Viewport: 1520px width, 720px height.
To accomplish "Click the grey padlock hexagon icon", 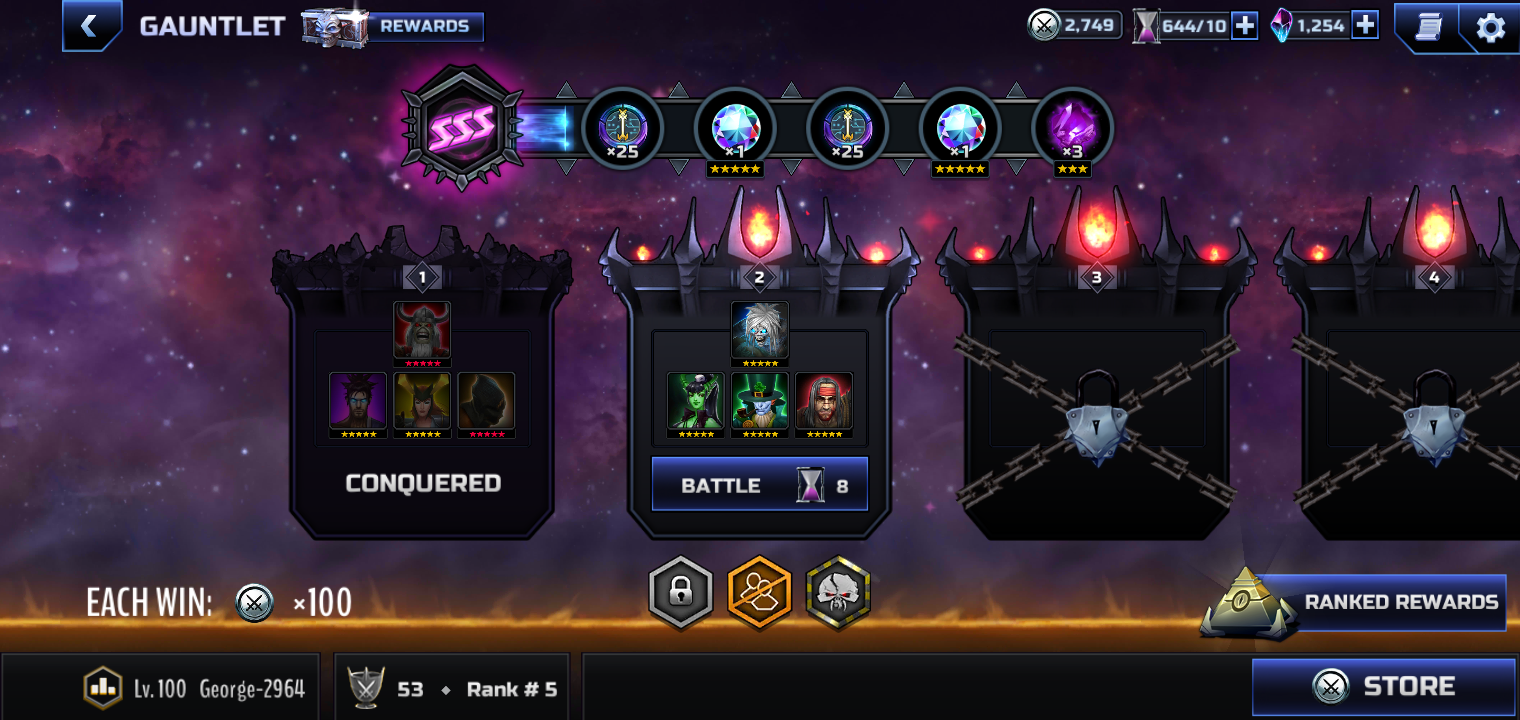I will (681, 592).
